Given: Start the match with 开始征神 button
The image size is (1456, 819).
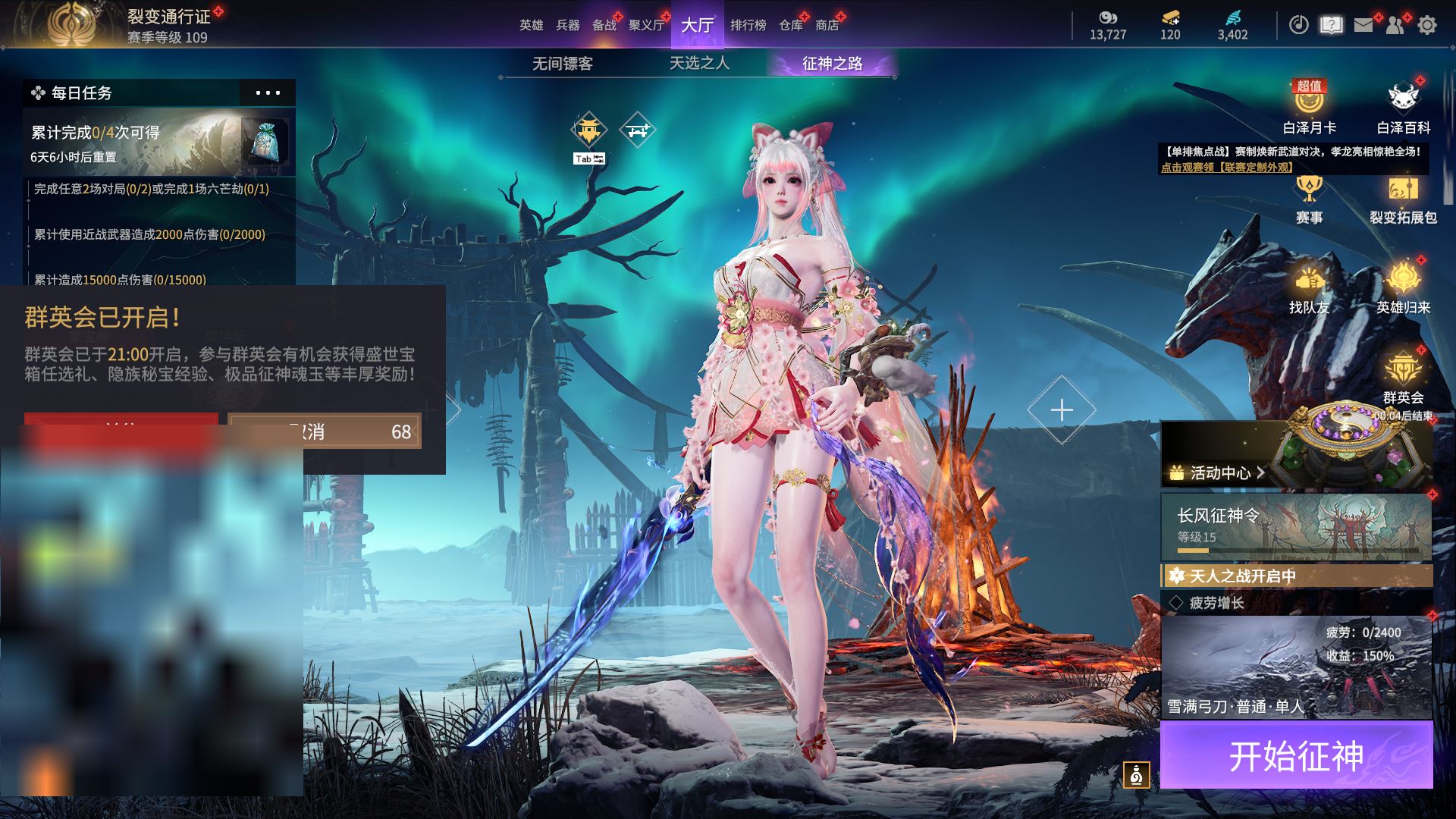Looking at the screenshot, I should pos(1296,755).
